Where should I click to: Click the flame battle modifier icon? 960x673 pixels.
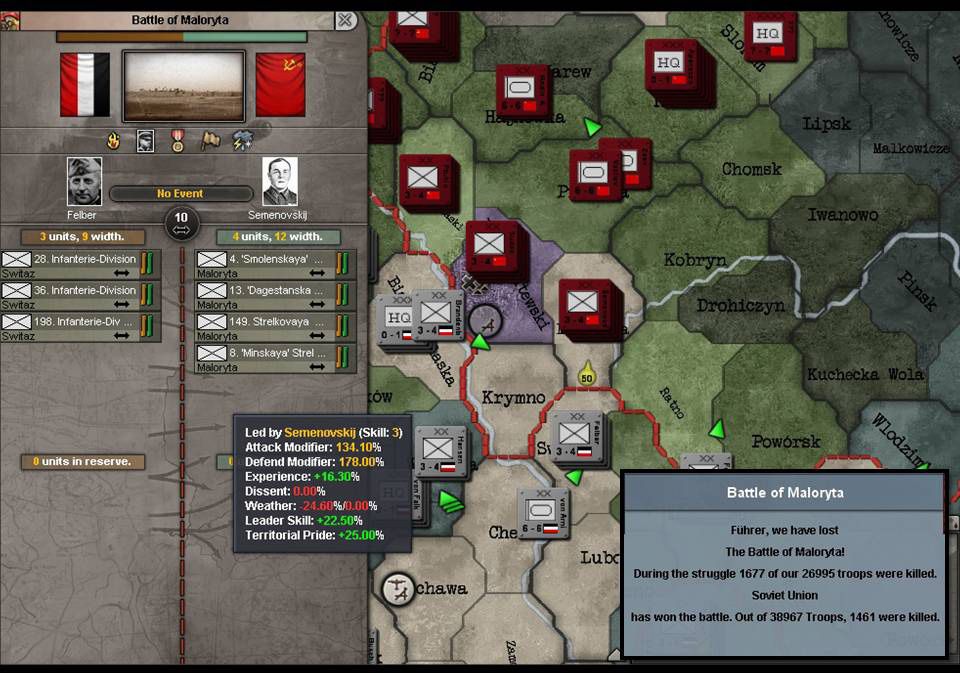point(113,141)
